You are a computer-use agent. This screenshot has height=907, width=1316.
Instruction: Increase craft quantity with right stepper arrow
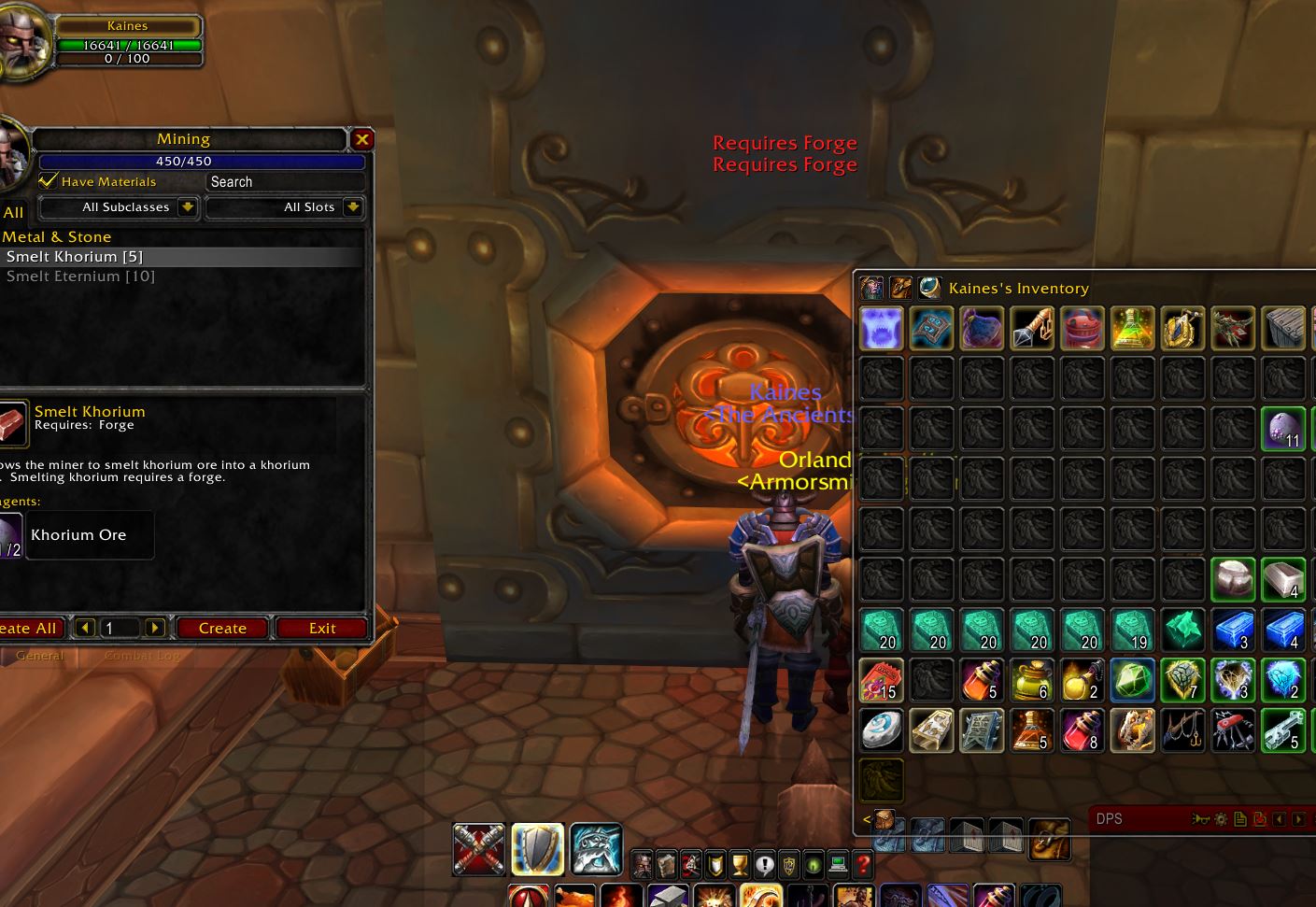[x=154, y=628]
